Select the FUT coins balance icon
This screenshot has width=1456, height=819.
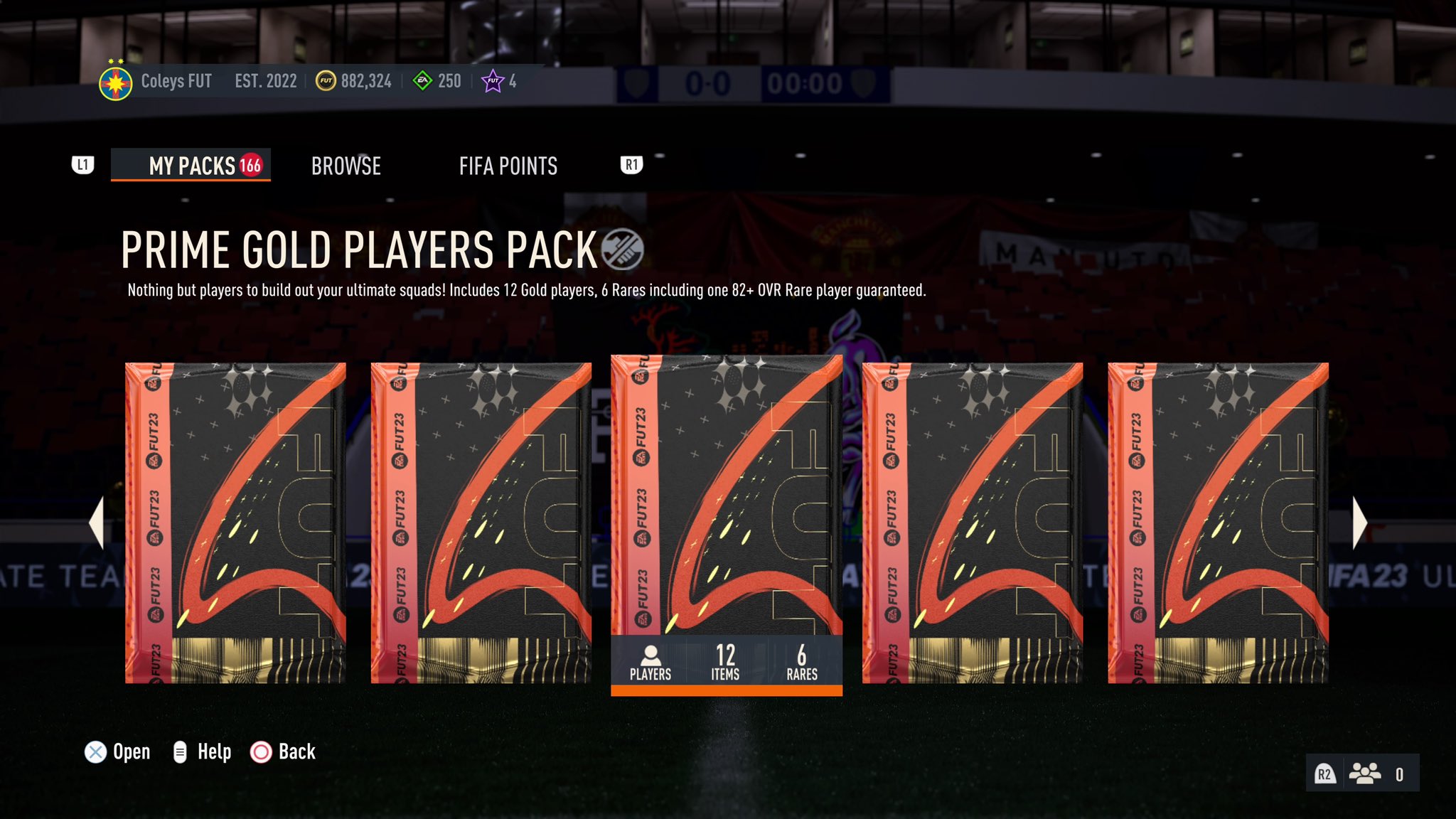326,81
